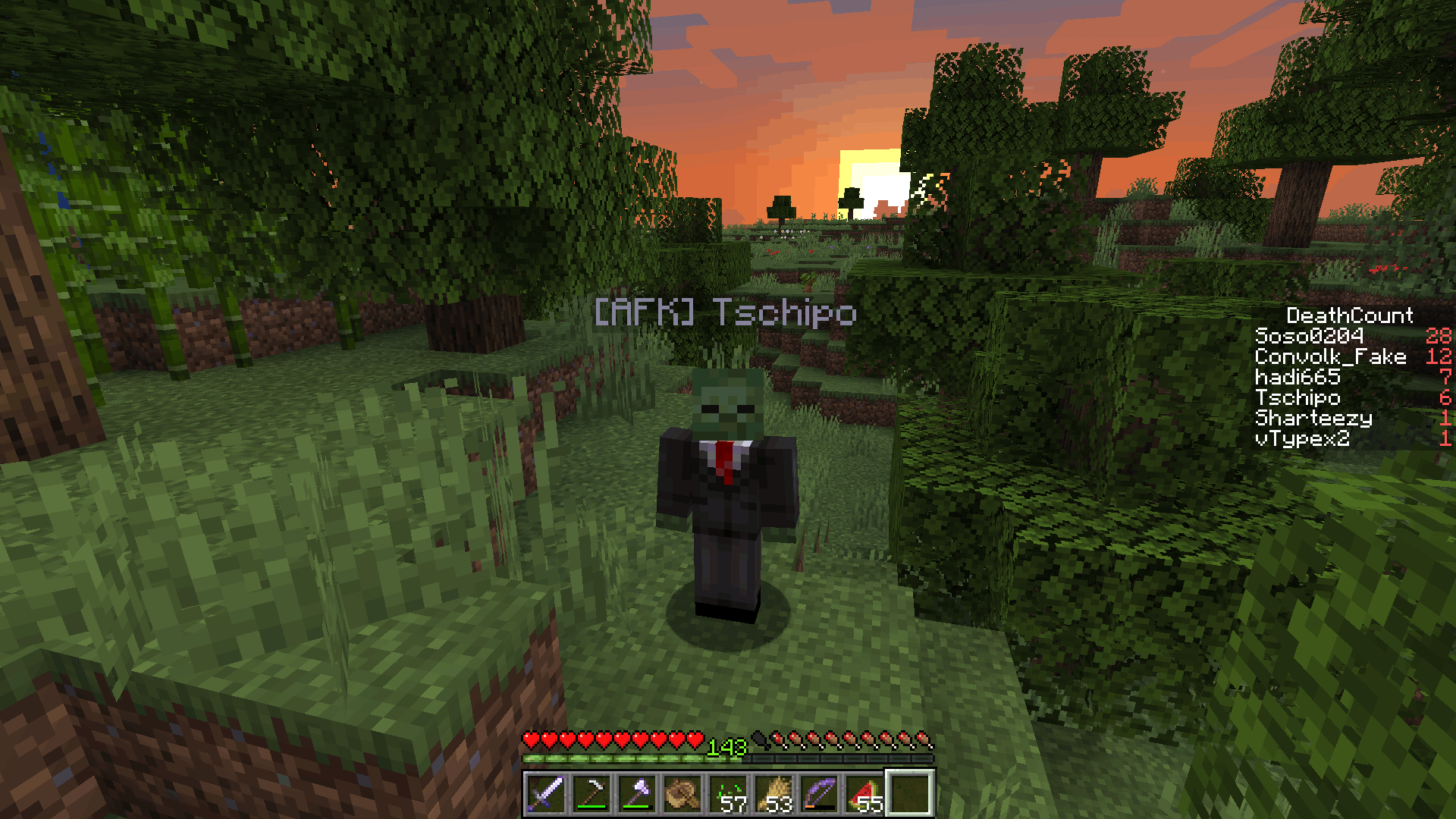Click the [AFK] Tschipo nametag
The height and width of the screenshot is (819, 1456).
(728, 311)
